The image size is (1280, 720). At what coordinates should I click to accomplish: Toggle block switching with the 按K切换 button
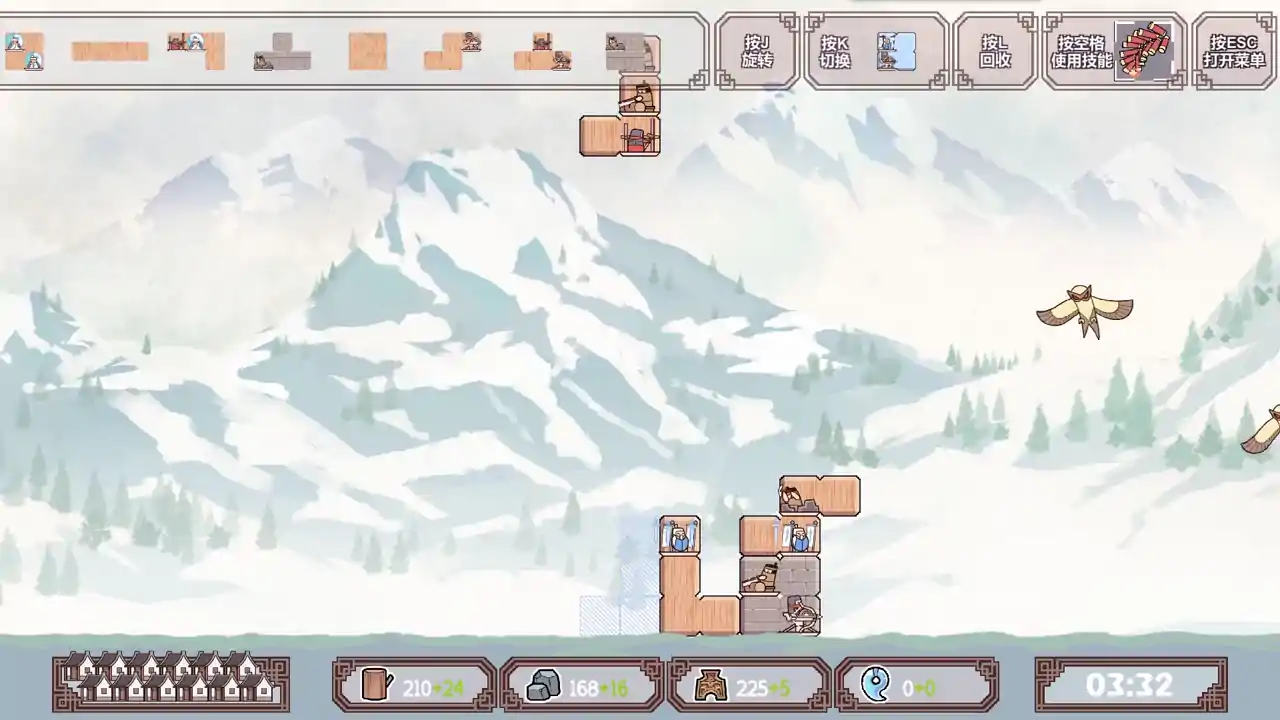(836, 50)
